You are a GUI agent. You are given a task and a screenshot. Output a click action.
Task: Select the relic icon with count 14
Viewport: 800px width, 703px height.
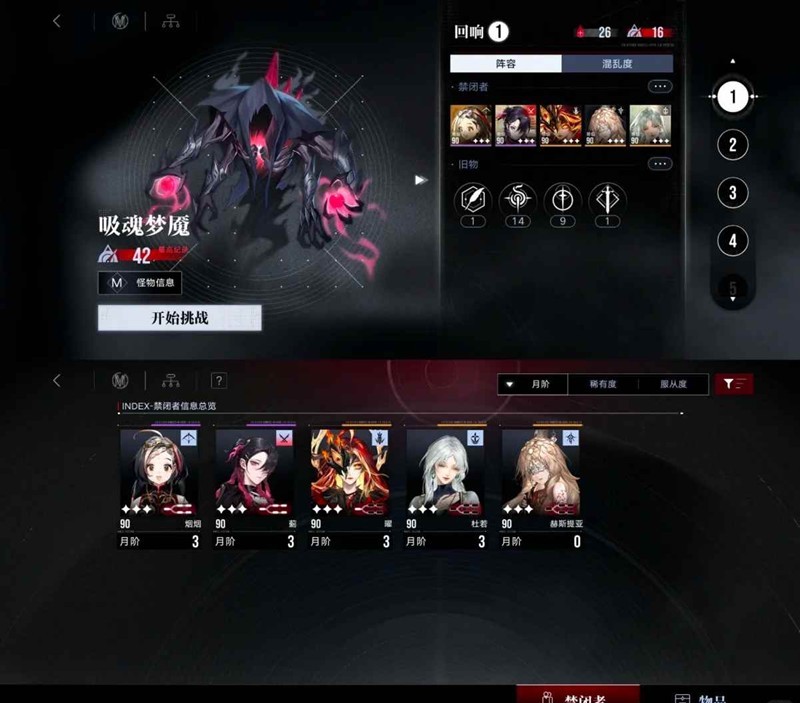pyautogui.click(x=517, y=198)
